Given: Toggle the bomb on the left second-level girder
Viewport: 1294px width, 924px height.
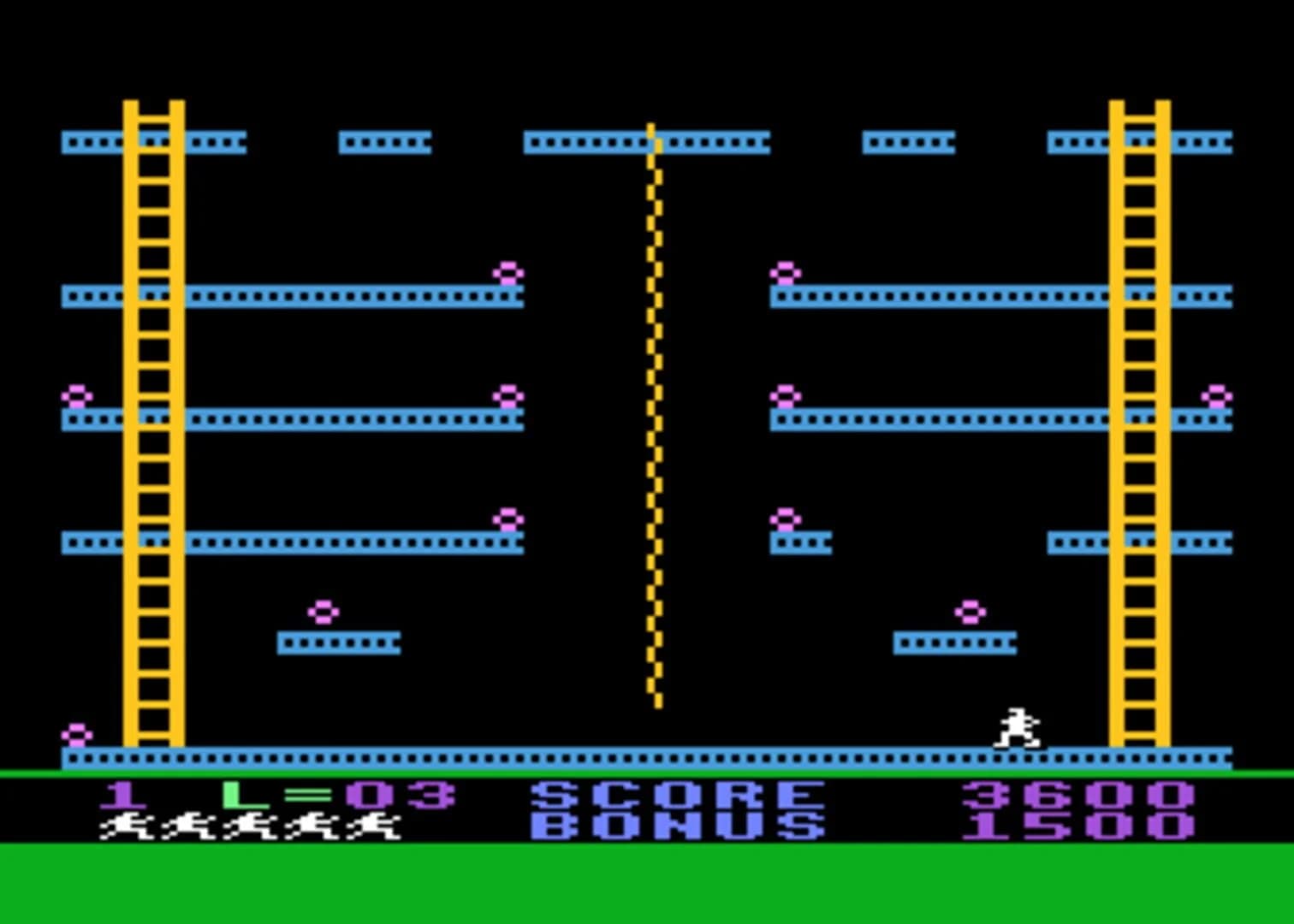Looking at the screenshot, I should (x=508, y=272).
